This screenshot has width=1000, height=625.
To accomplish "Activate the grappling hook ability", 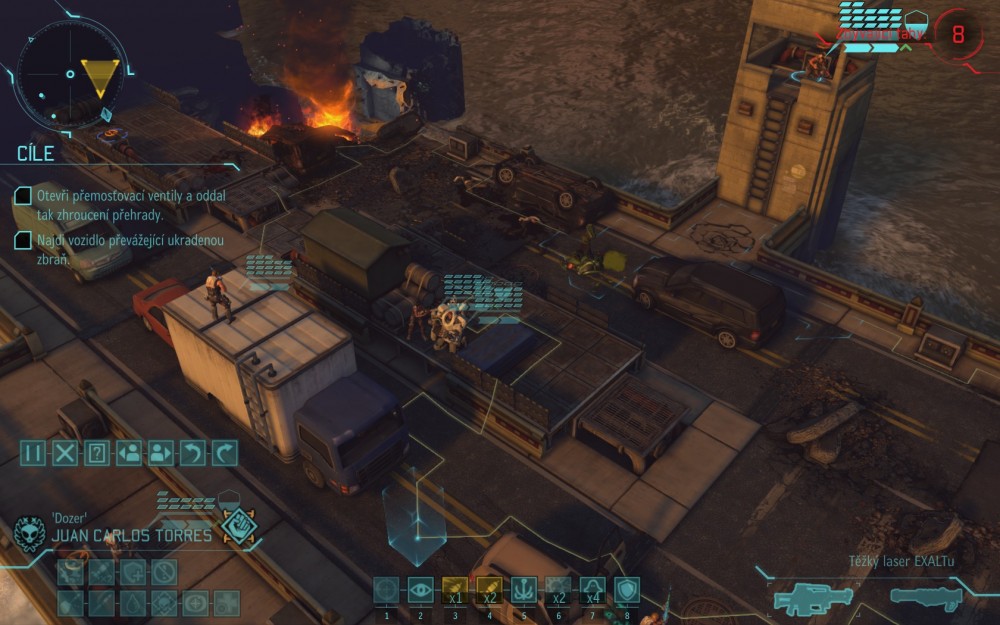I will pos(524,590).
